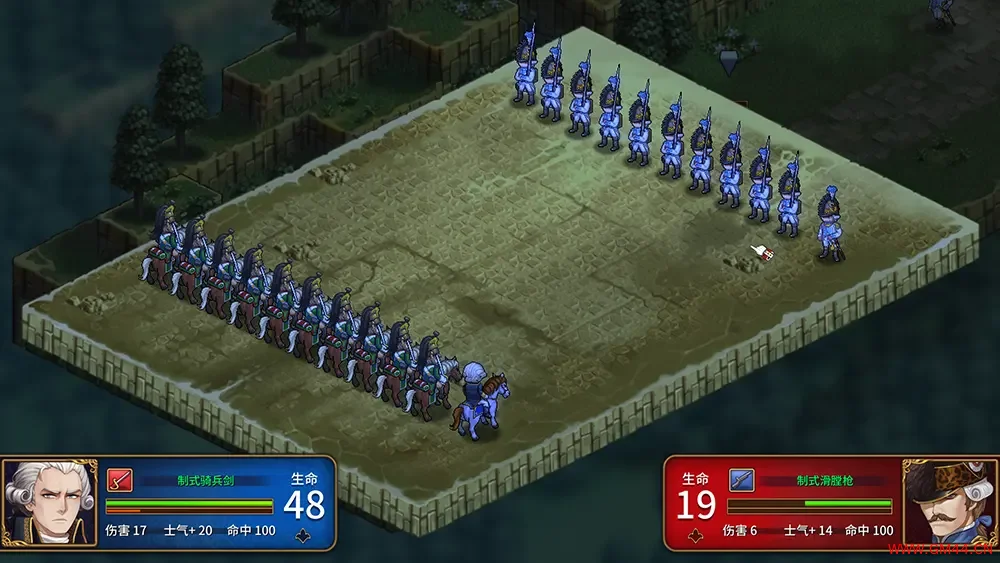Click the white-haired commander portrait
Image resolution: width=1000 pixels, height=563 pixels.
point(50,503)
